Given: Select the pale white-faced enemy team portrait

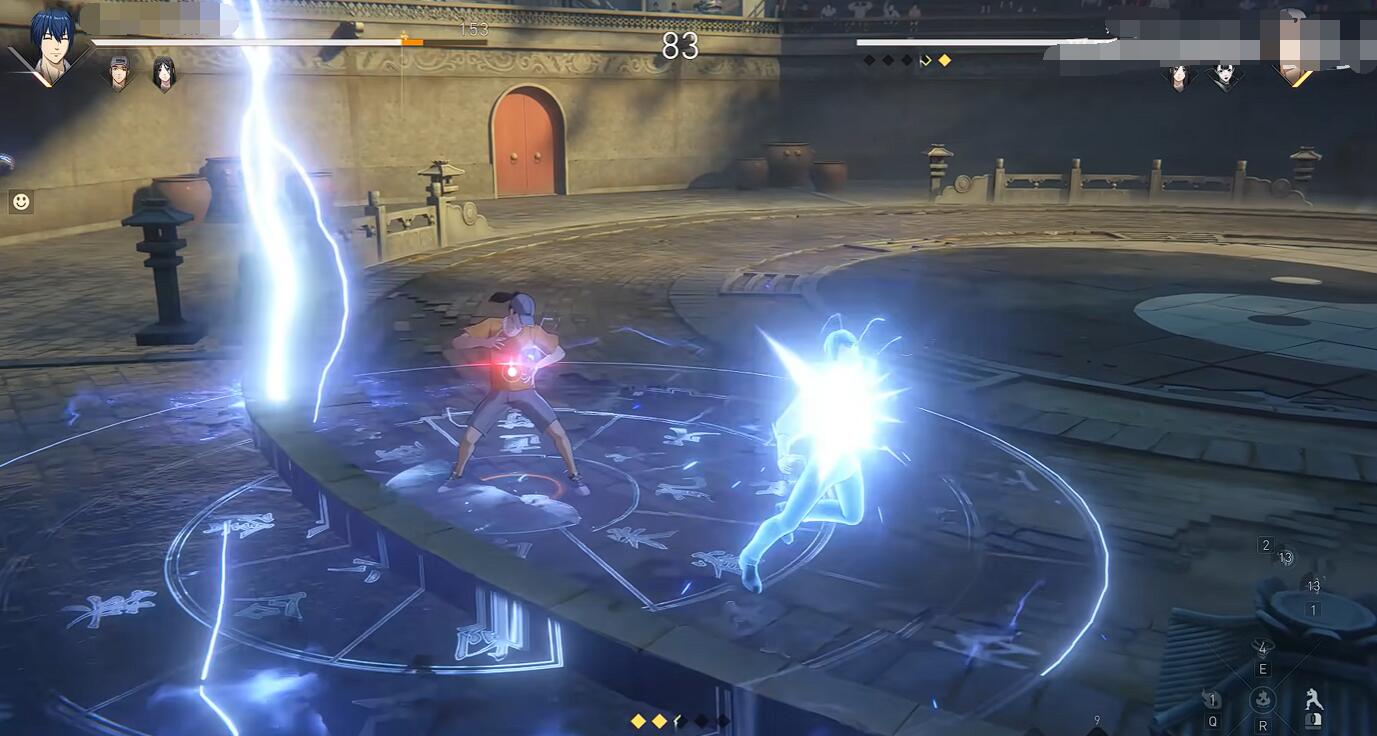Looking at the screenshot, I should point(1225,76).
